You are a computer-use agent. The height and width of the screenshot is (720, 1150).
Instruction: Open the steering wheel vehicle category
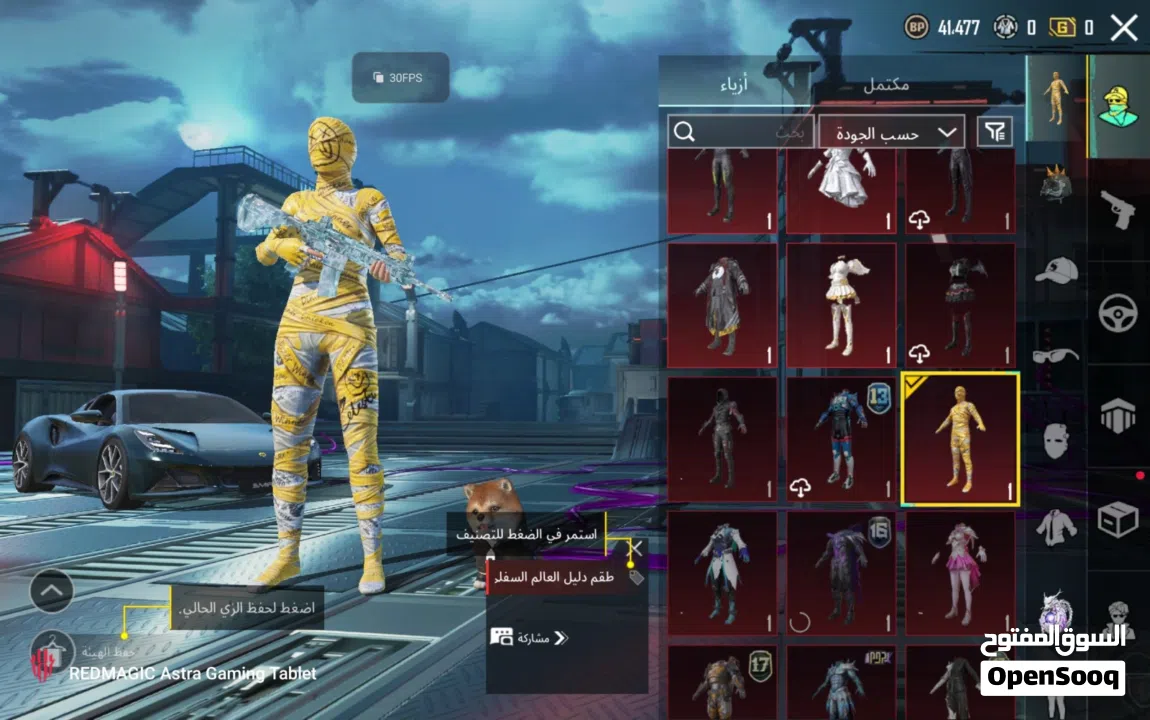coord(1118,314)
